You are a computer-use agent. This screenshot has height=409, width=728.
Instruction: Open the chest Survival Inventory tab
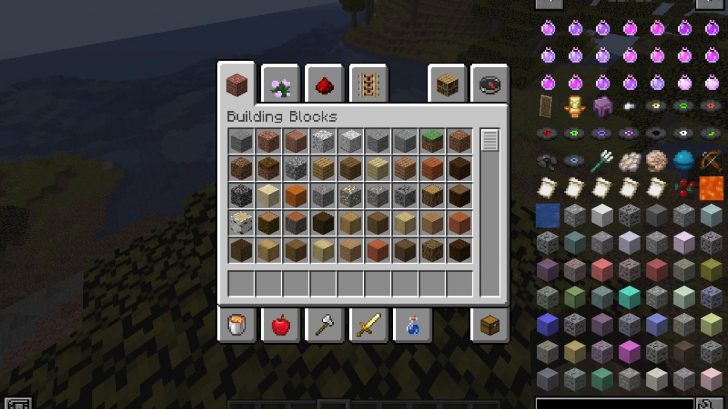(x=490, y=325)
